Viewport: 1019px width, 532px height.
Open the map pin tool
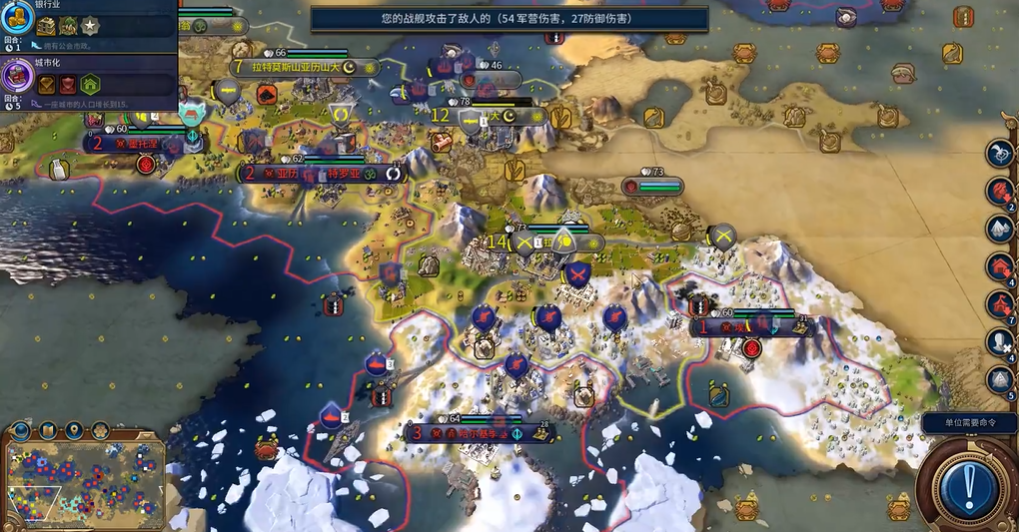click(74, 432)
